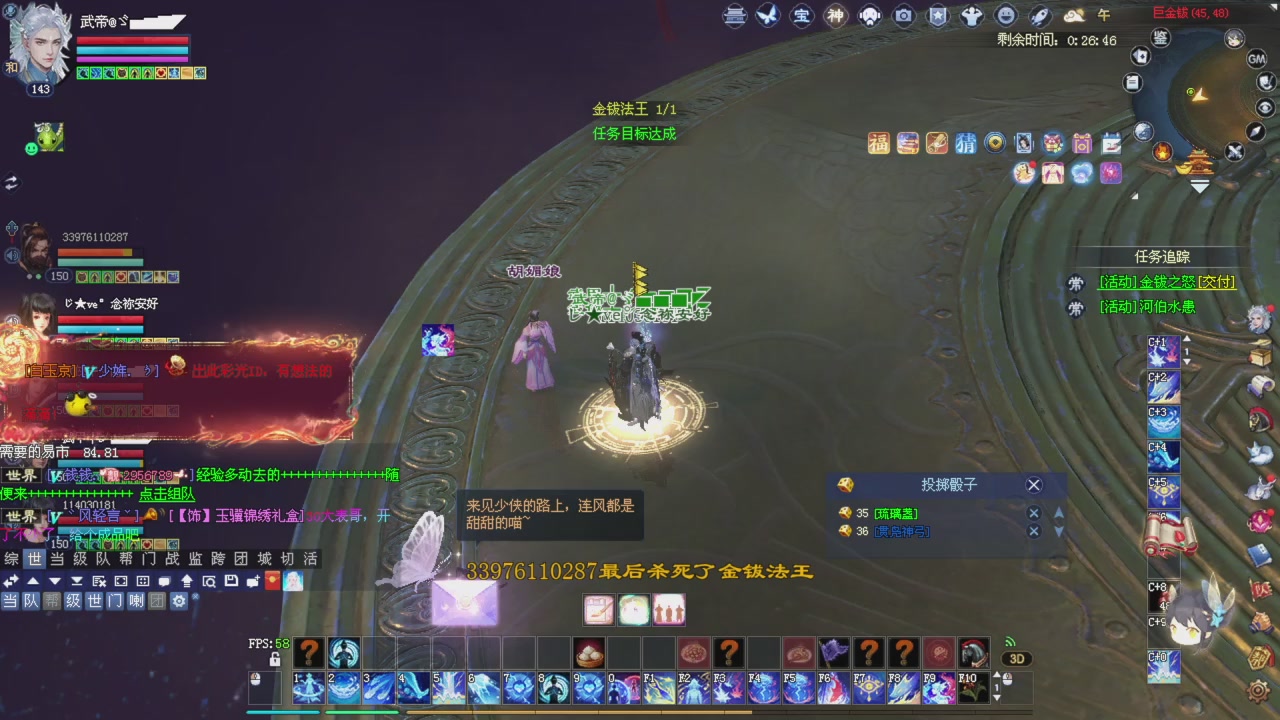1280x720 pixels.
Task: Toggle the eye icon on the minimap ring
Action: point(1264,106)
